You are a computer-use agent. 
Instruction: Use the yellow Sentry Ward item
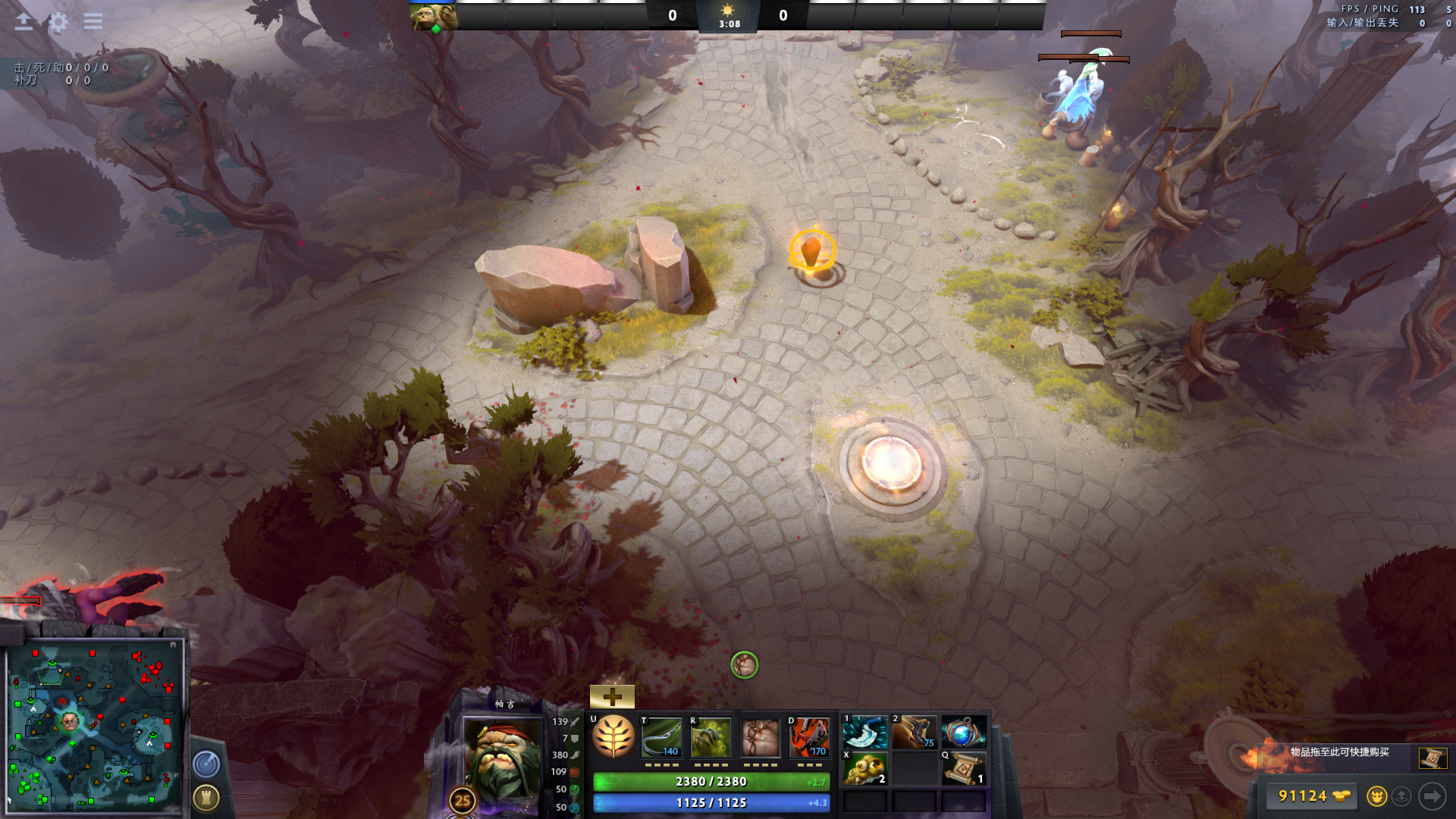pyautogui.click(x=865, y=768)
